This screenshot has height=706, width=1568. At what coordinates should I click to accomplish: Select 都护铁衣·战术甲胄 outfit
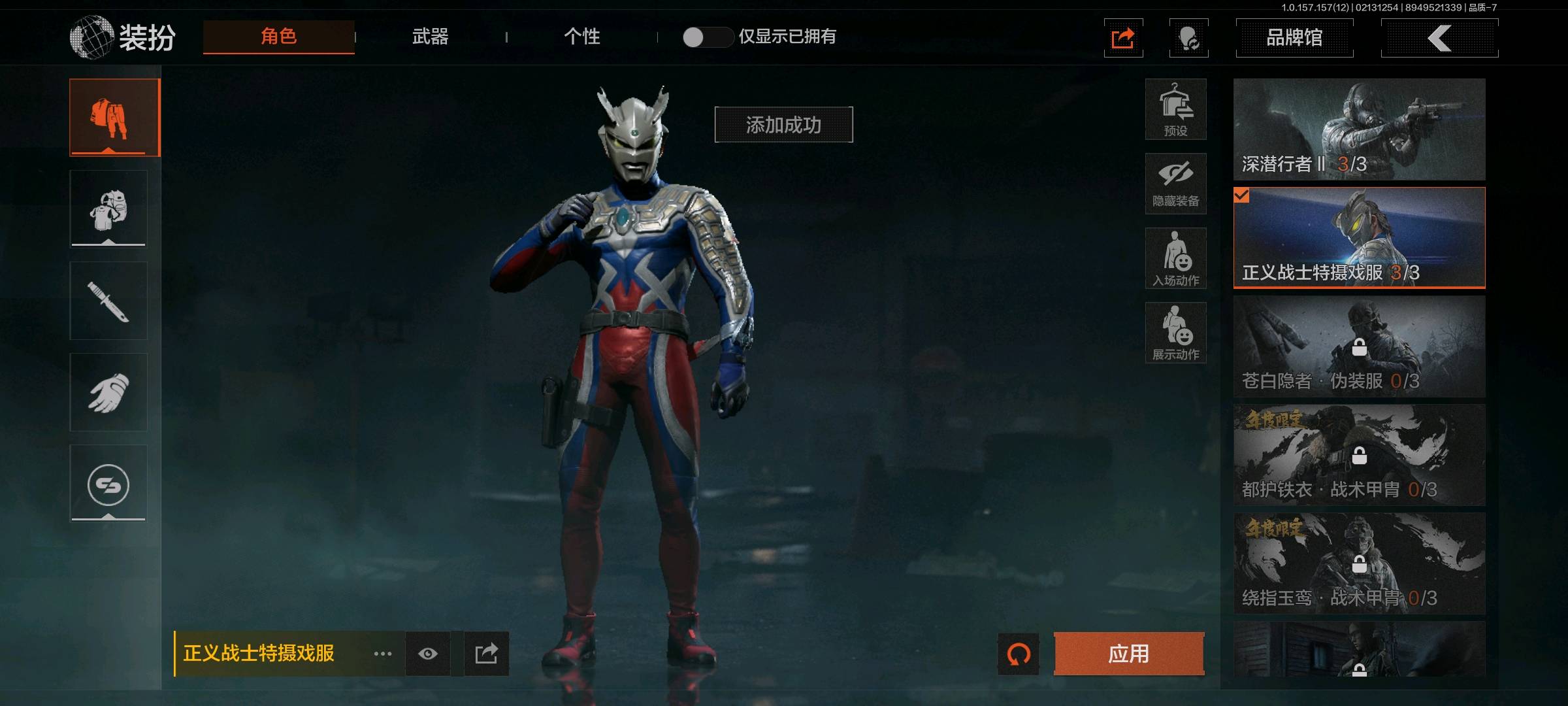tap(1359, 455)
